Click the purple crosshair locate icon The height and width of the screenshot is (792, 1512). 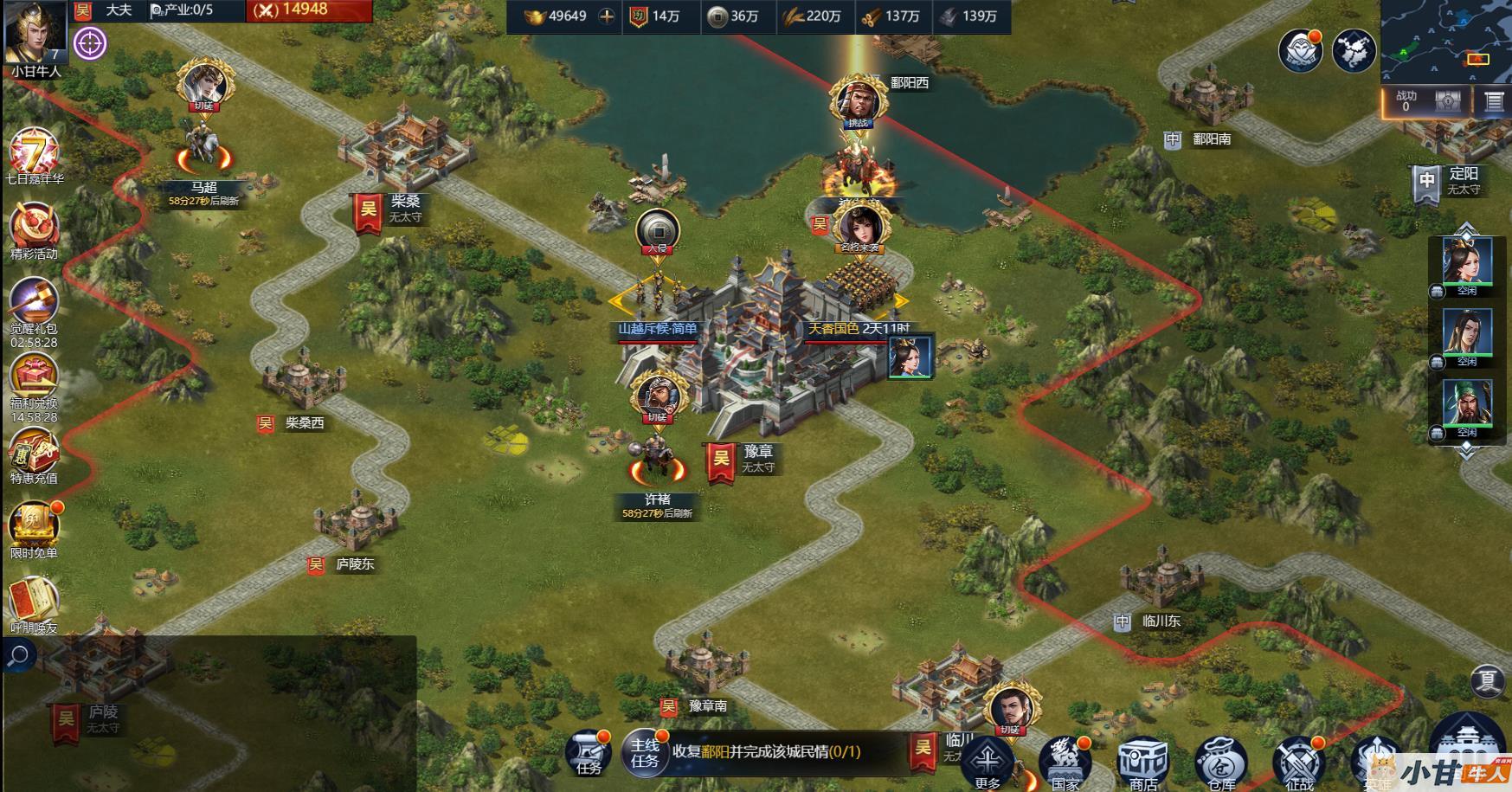90,42
